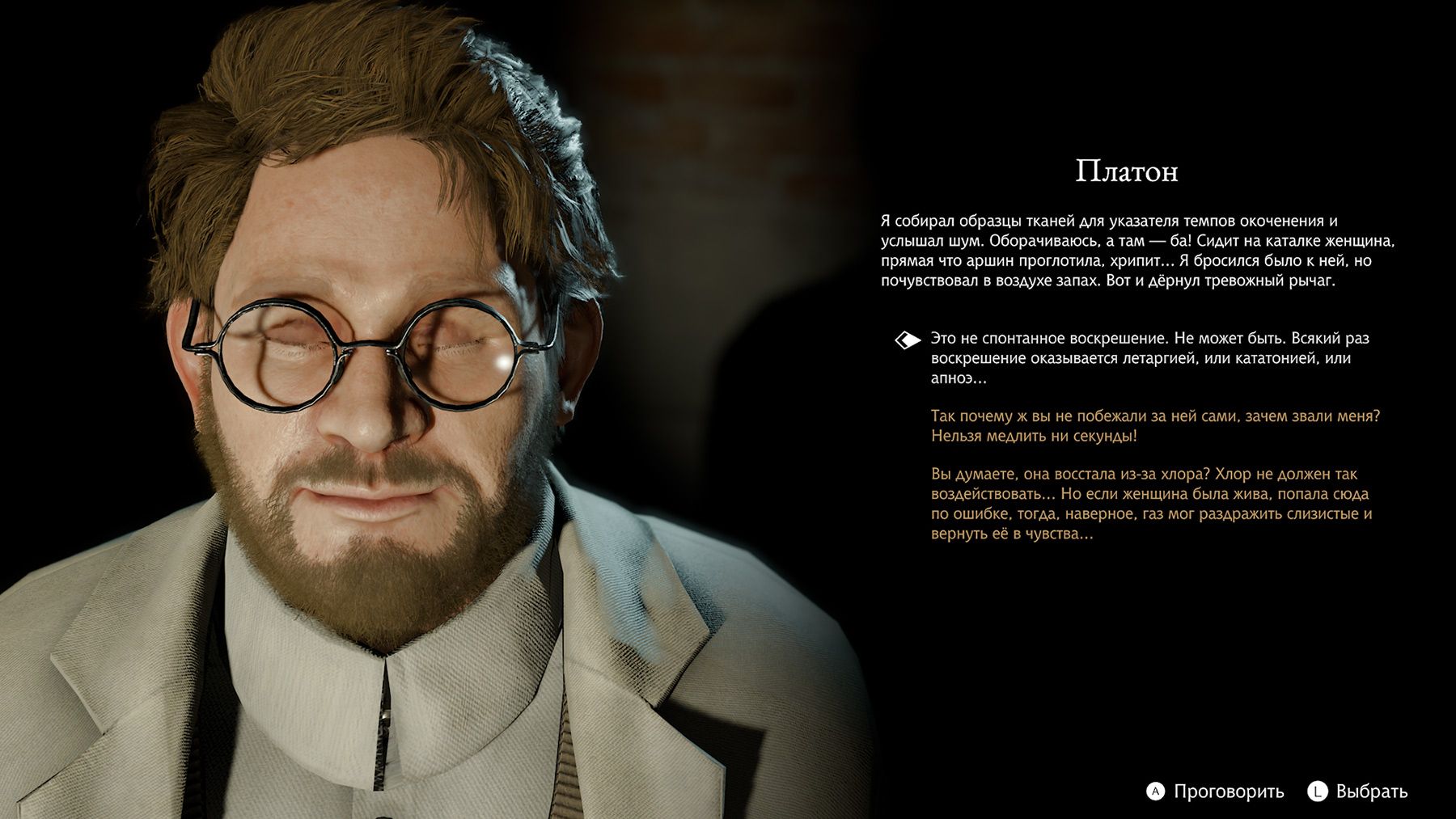
Task: Pick the reply about chlorine reviving the woman
Action: pyautogui.click(x=1150, y=504)
